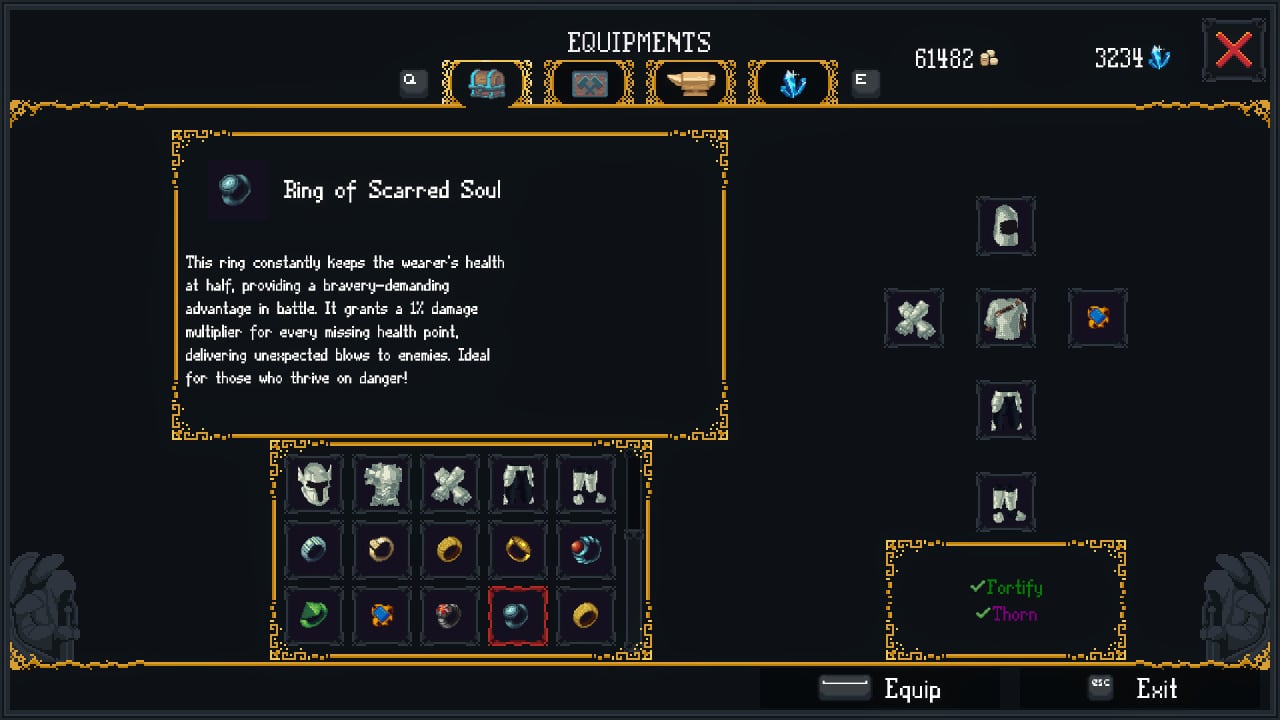
Task: Switch to the anvil tab
Action: pyautogui.click(x=691, y=83)
